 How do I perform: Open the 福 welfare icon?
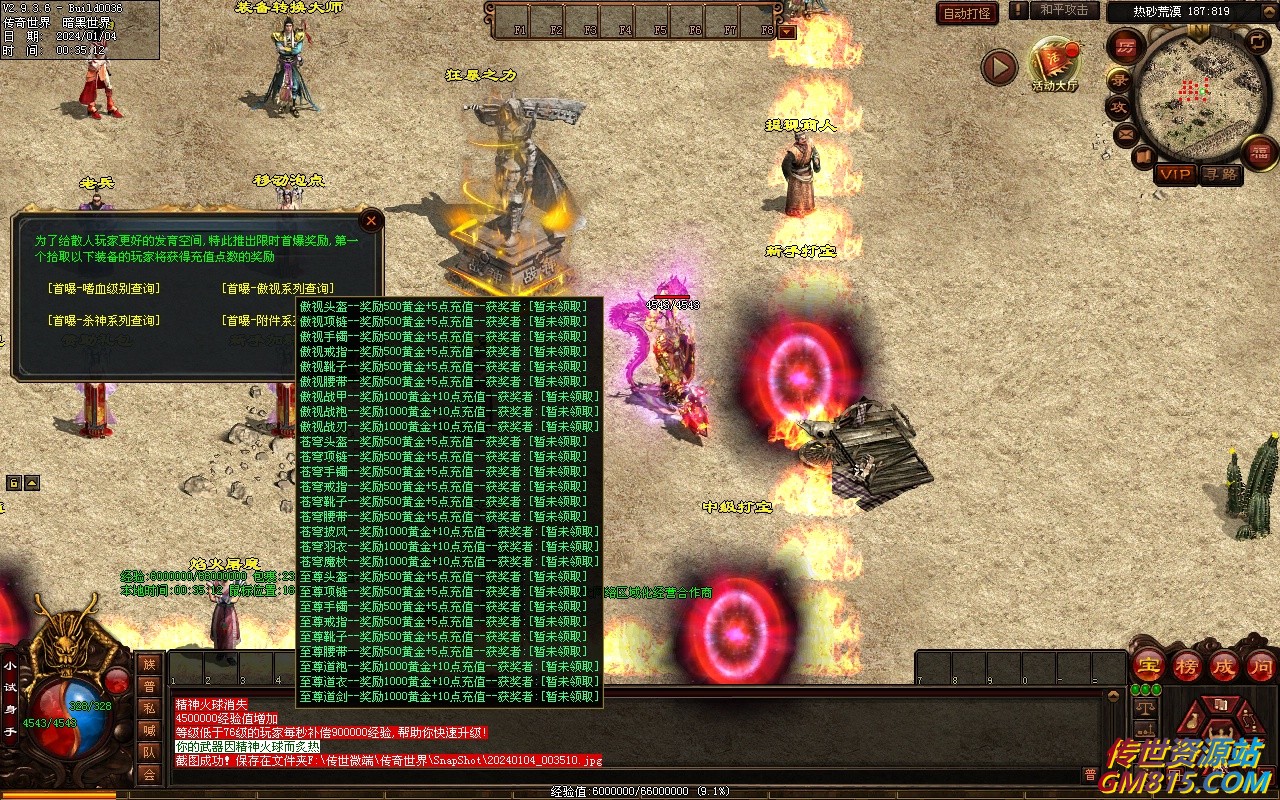tap(1259, 152)
